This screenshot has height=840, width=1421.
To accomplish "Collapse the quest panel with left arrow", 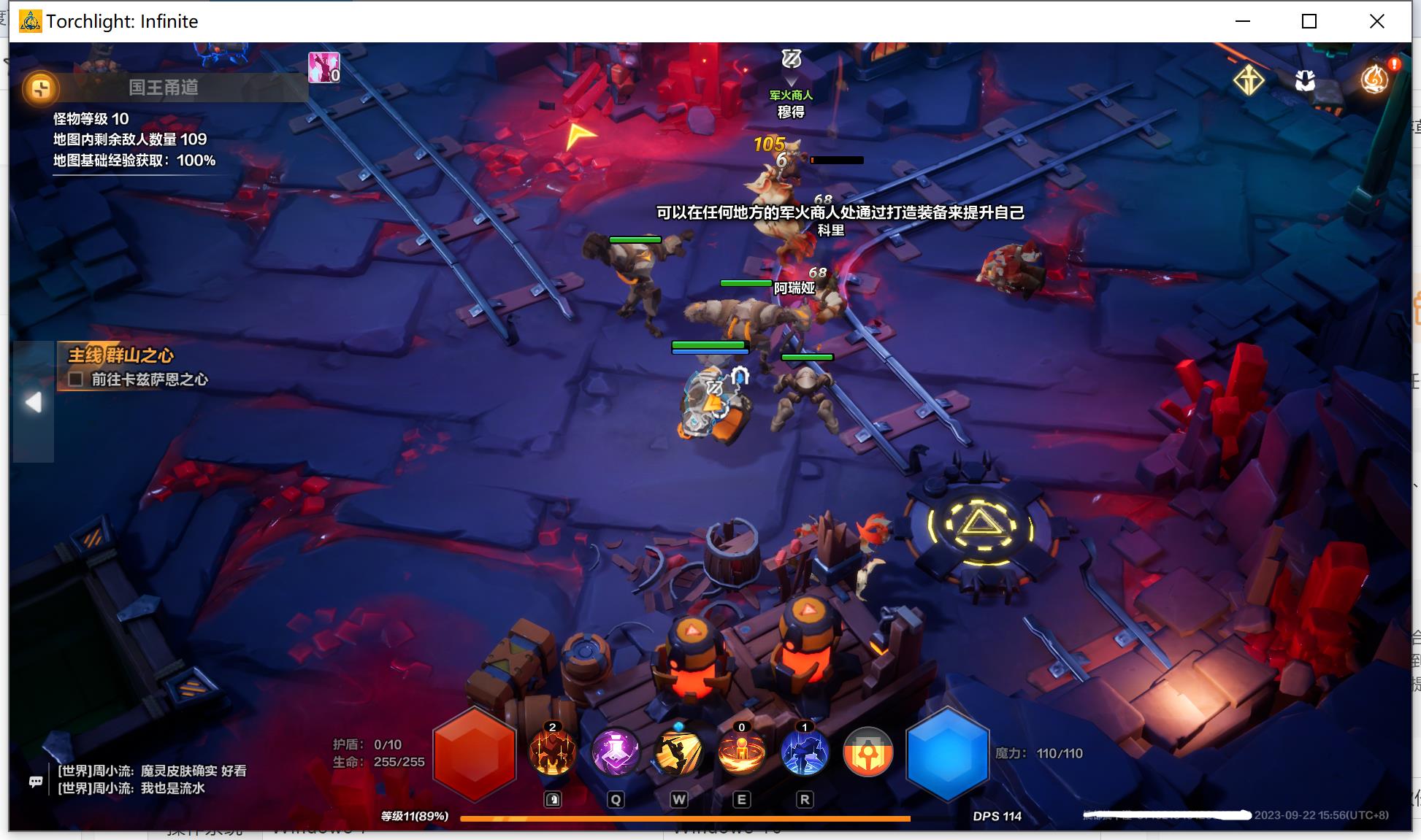I will (x=34, y=402).
